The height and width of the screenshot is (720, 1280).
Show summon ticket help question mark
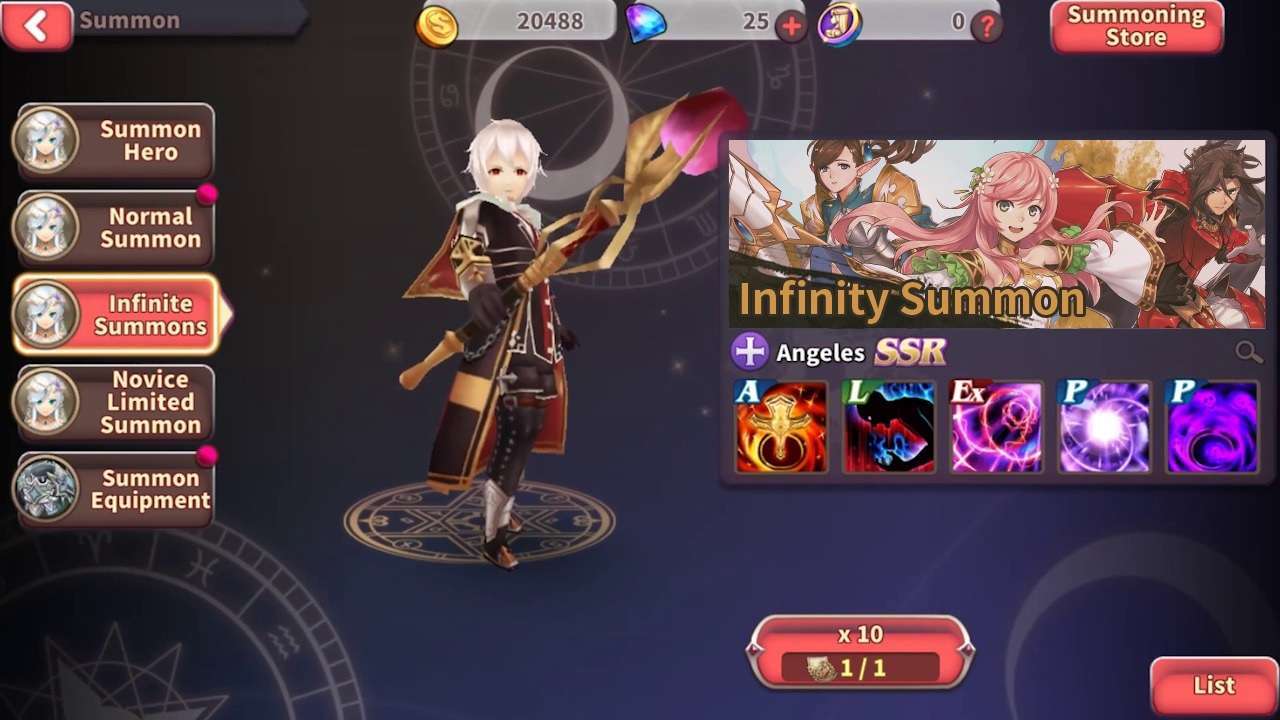click(987, 26)
